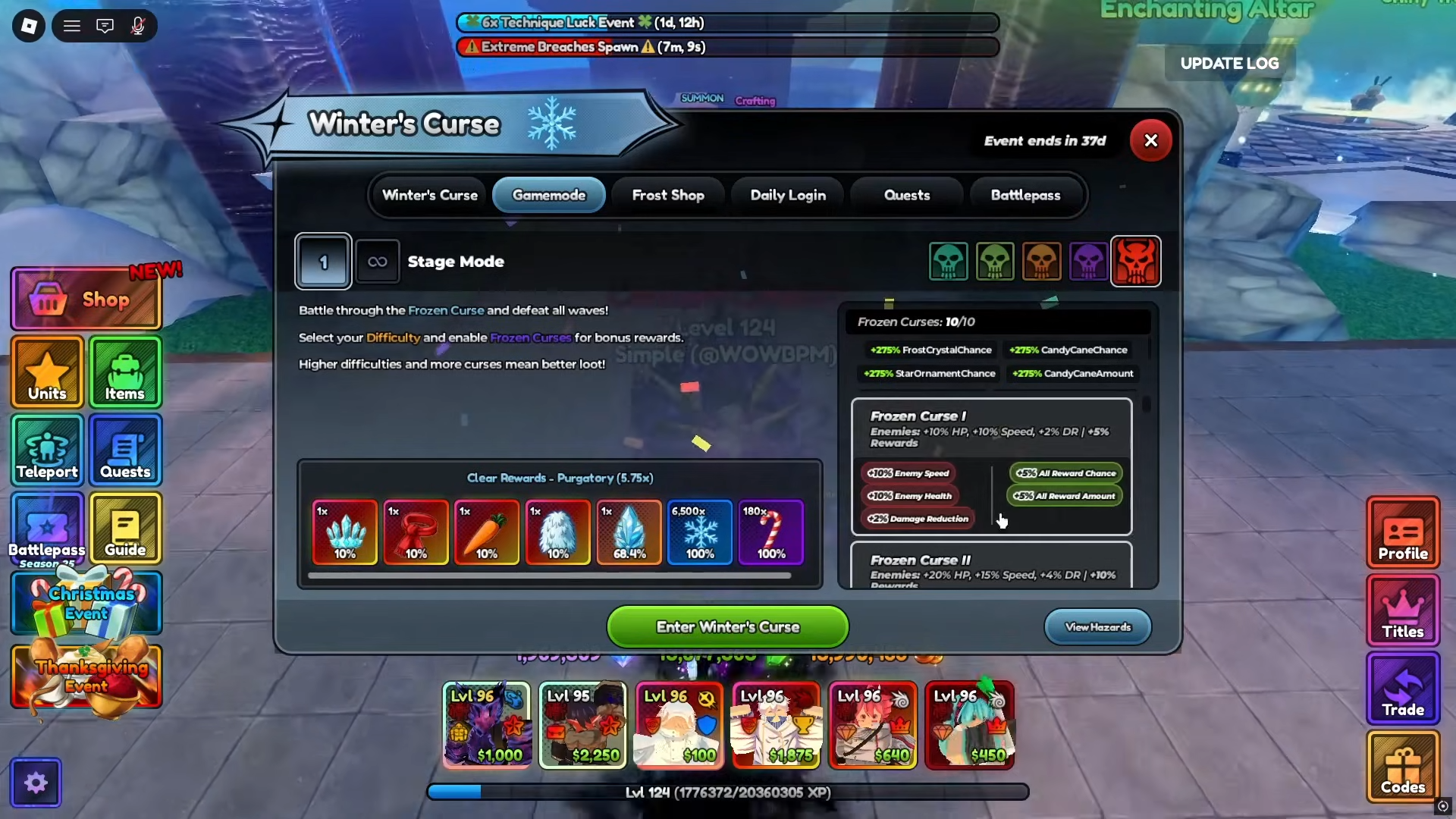Image resolution: width=1456 pixels, height=819 pixels.
Task: Open the Items backpack menu
Action: (125, 372)
